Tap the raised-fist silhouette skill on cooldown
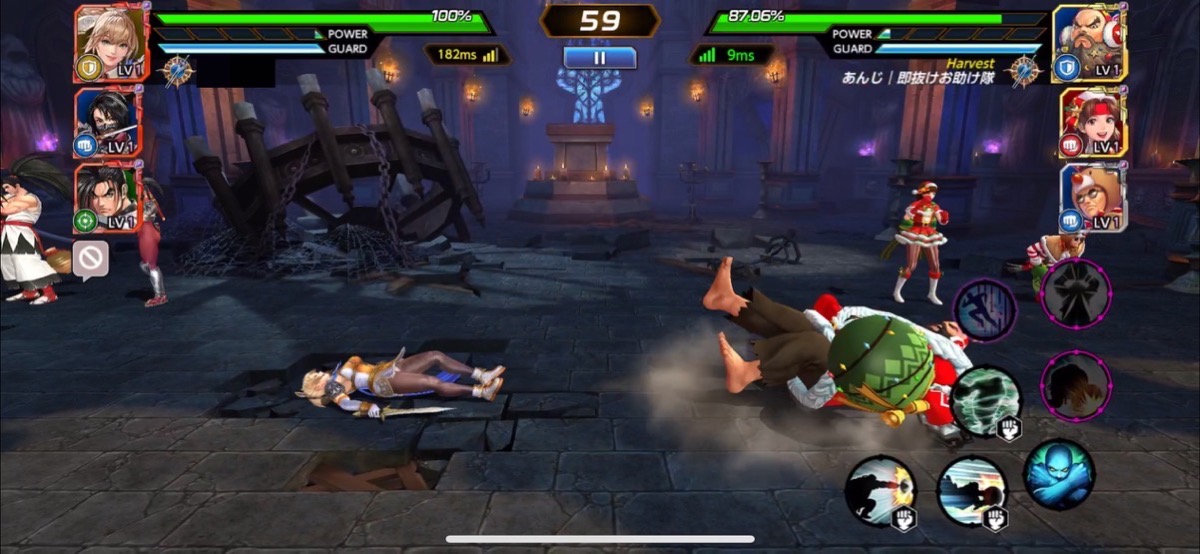 click(1076, 294)
